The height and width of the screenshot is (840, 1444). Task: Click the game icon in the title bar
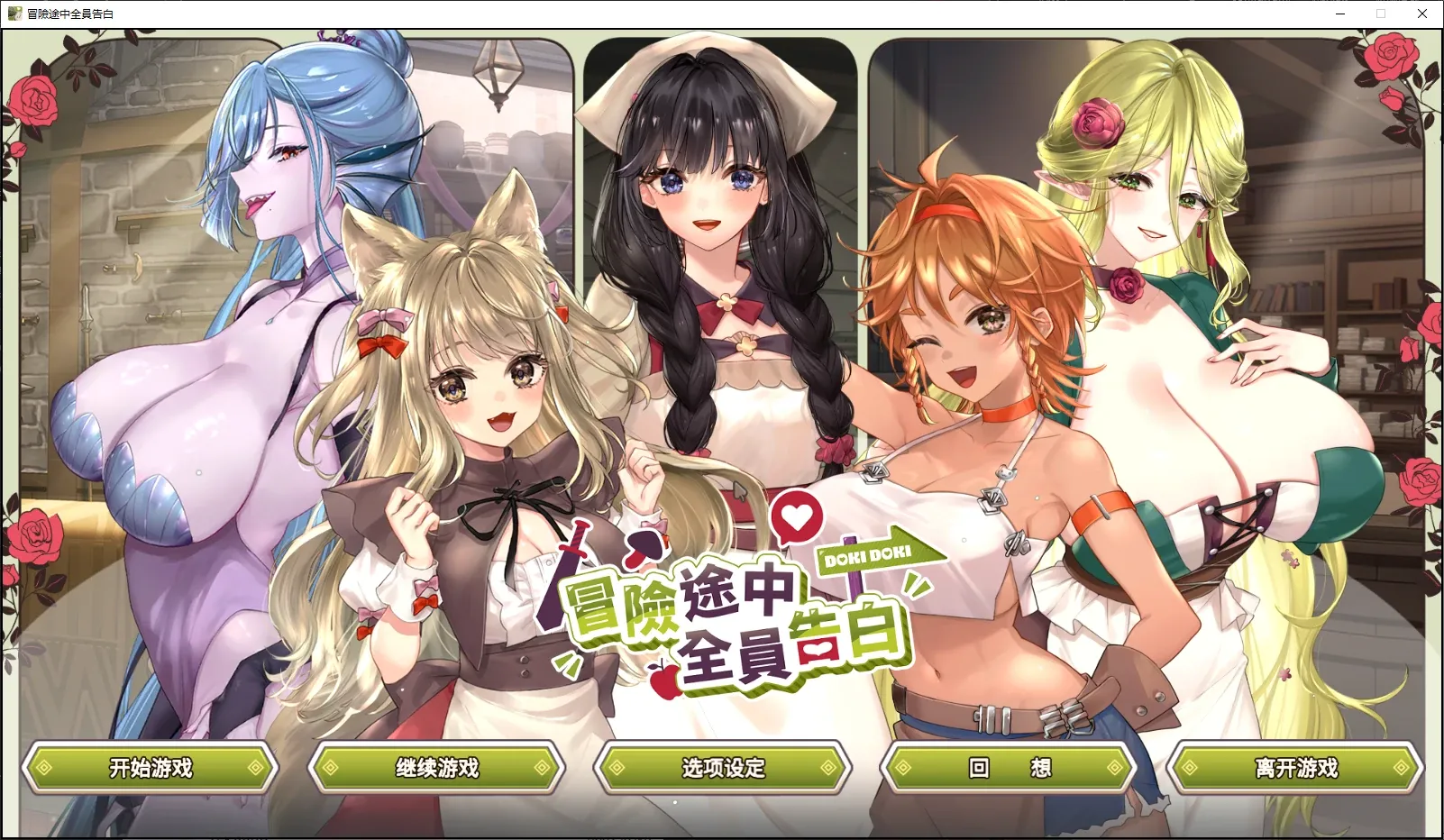(x=14, y=14)
